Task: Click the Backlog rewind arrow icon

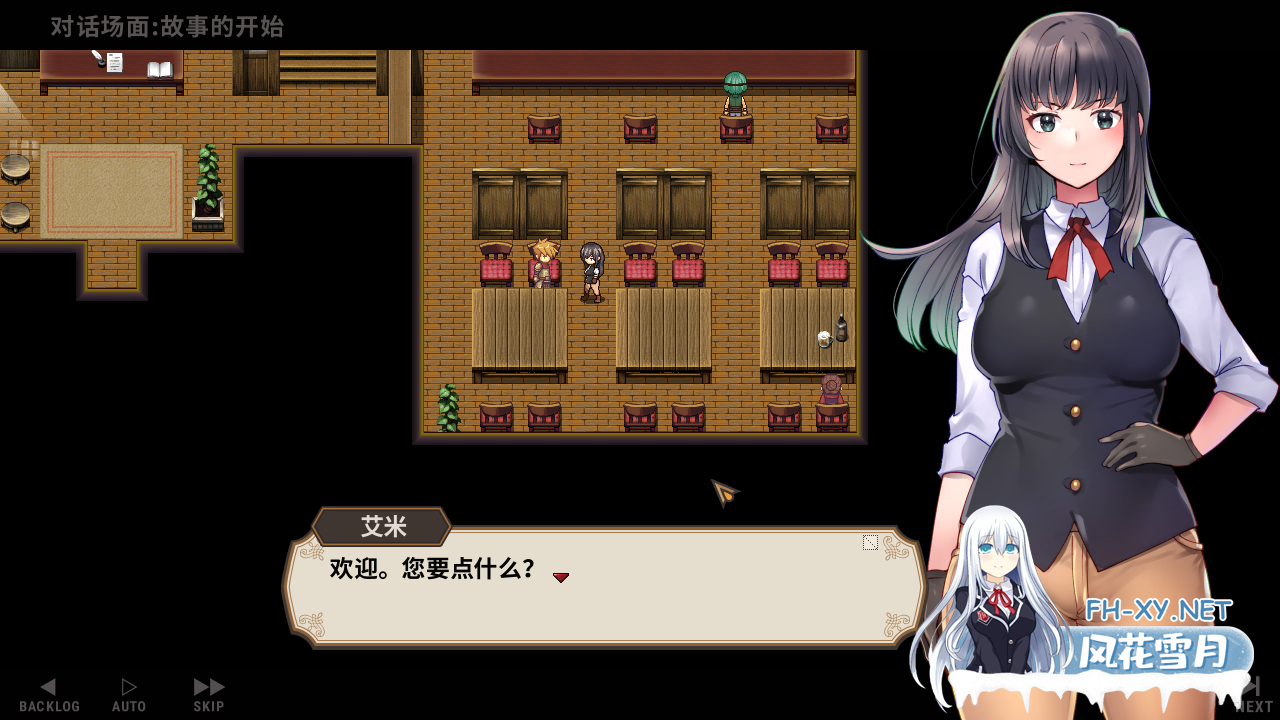Action: [x=48, y=686]
